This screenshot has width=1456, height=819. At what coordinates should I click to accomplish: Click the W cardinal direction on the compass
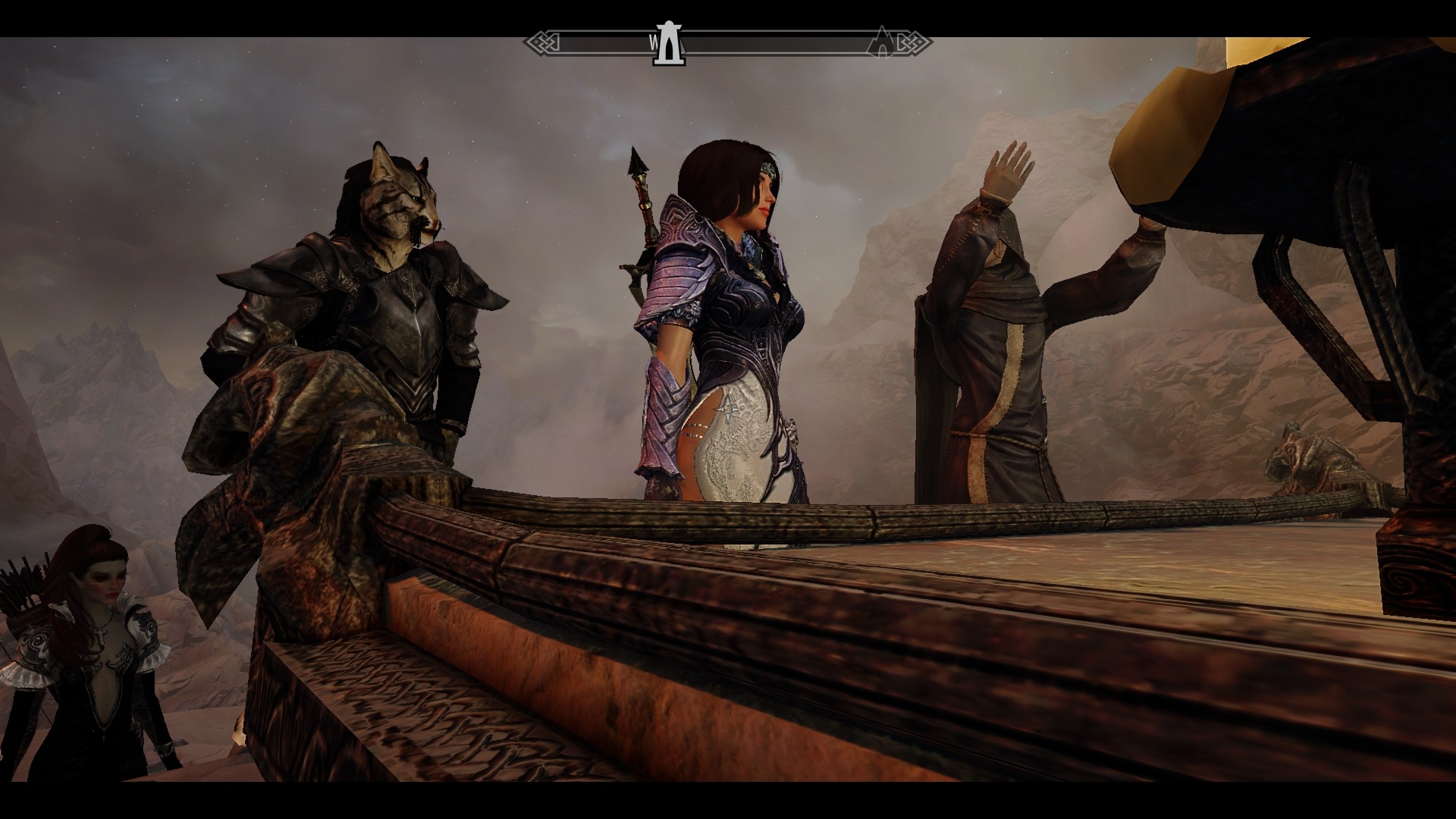click(x=652, y=43)
